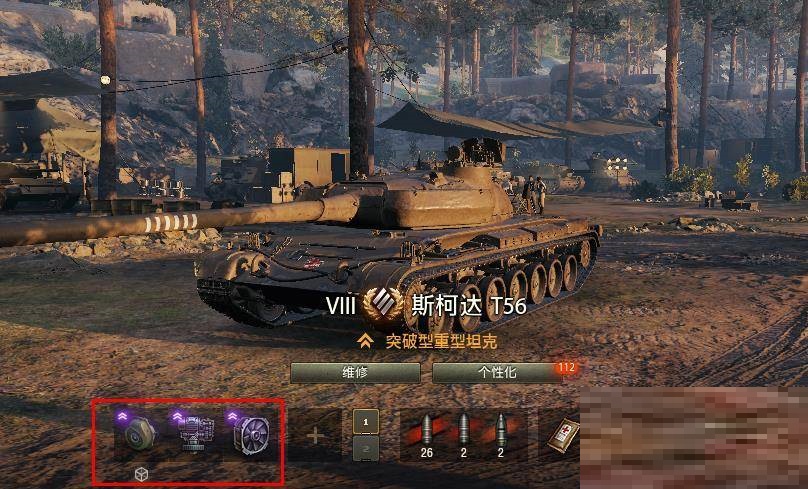This screenshot has height=489, width=808.
Task: Choose the first aid kit consumable
Action: tap(563, 433)
